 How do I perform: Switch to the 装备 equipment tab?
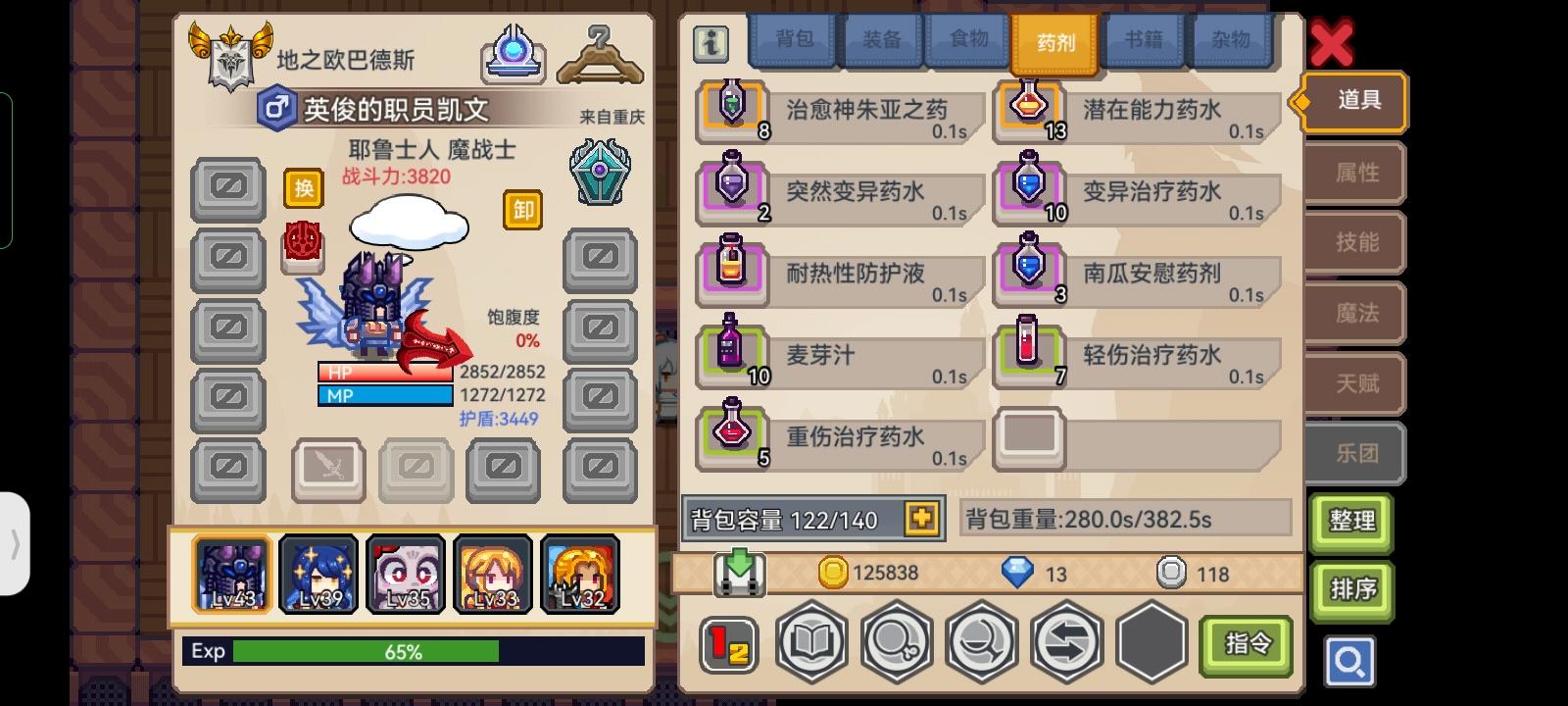[881, 40]
